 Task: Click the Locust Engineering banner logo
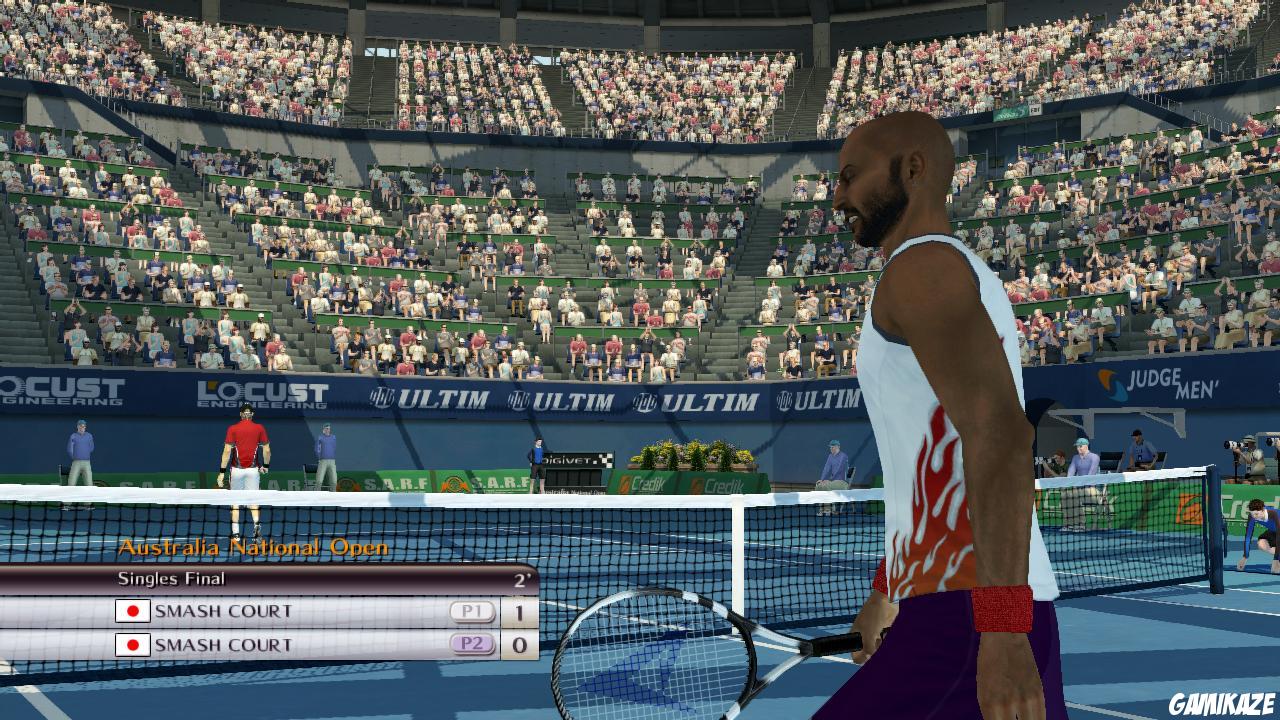click(x=265, y=393)
